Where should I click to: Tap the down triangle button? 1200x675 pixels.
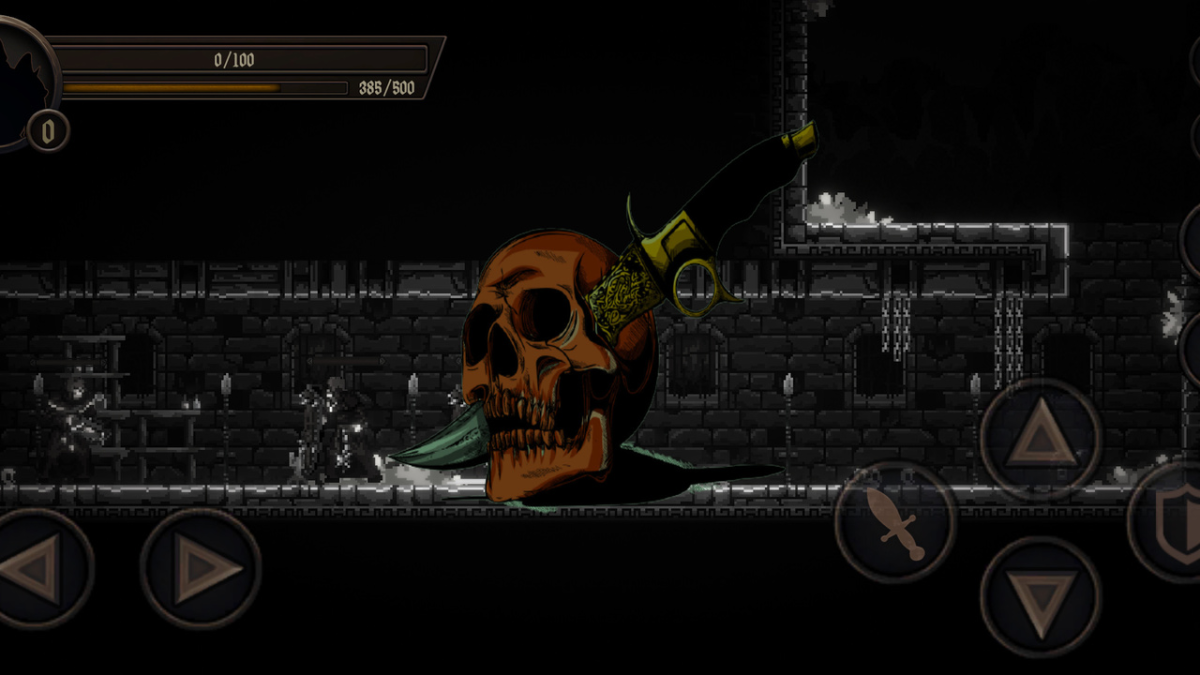[x=1041, y=597]
